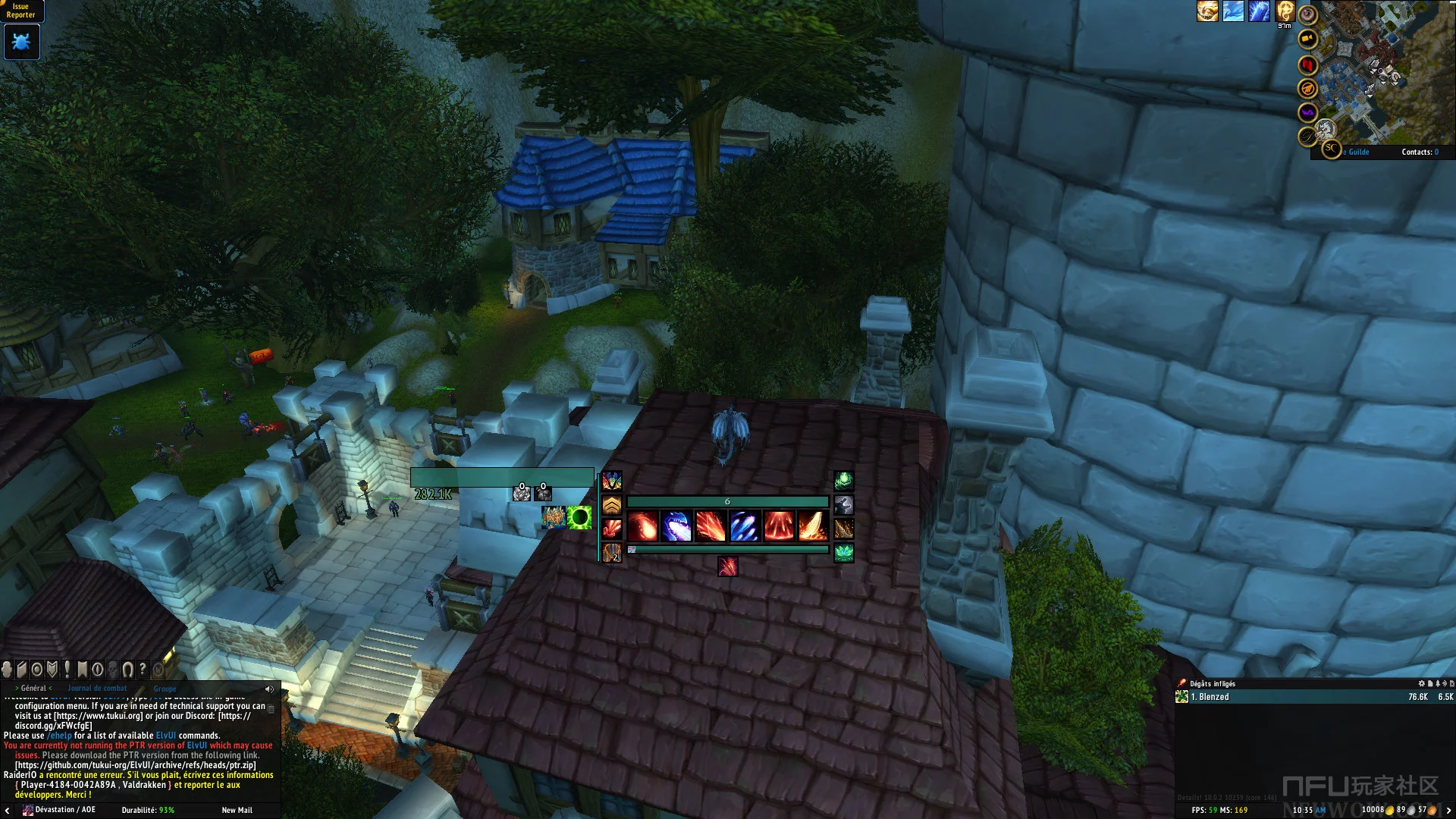This screenshot has width=1456, height=819.
Task: Click the Dévastation / AOE spec datatext
Action: tap(59, 810)
